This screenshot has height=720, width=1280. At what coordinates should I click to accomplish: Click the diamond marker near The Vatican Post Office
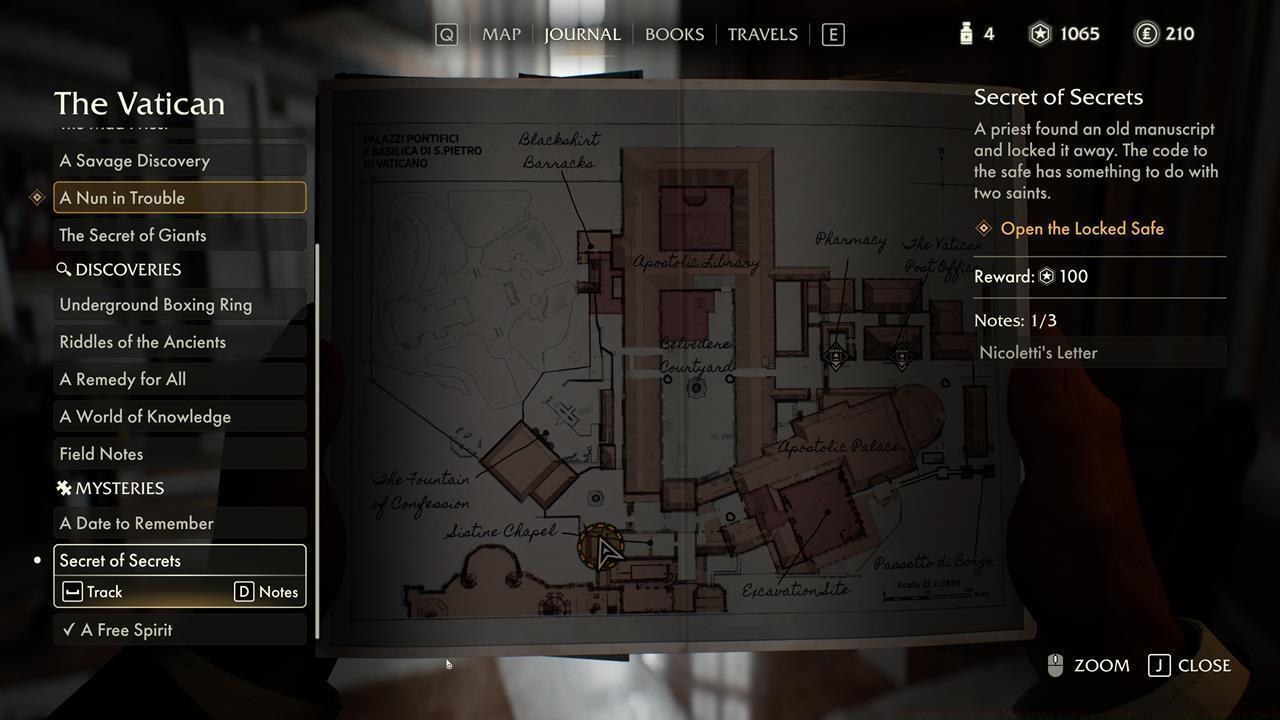click(901, 356)
